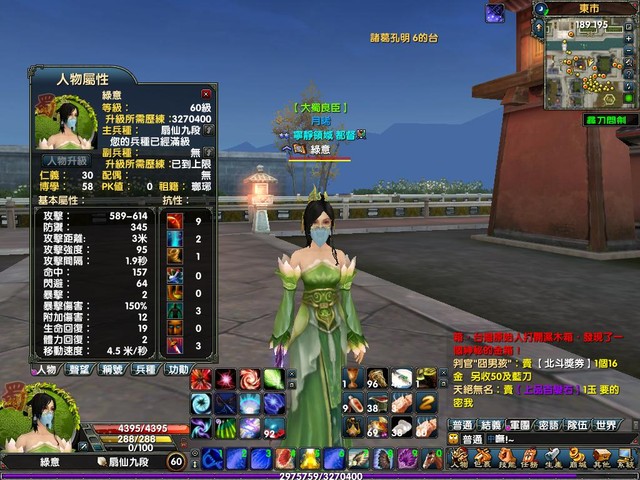The height and width of the screenshot is (480, 640).
Task: Switch chat to the 軍團 legion channel
Action: [x=520, y=425]
